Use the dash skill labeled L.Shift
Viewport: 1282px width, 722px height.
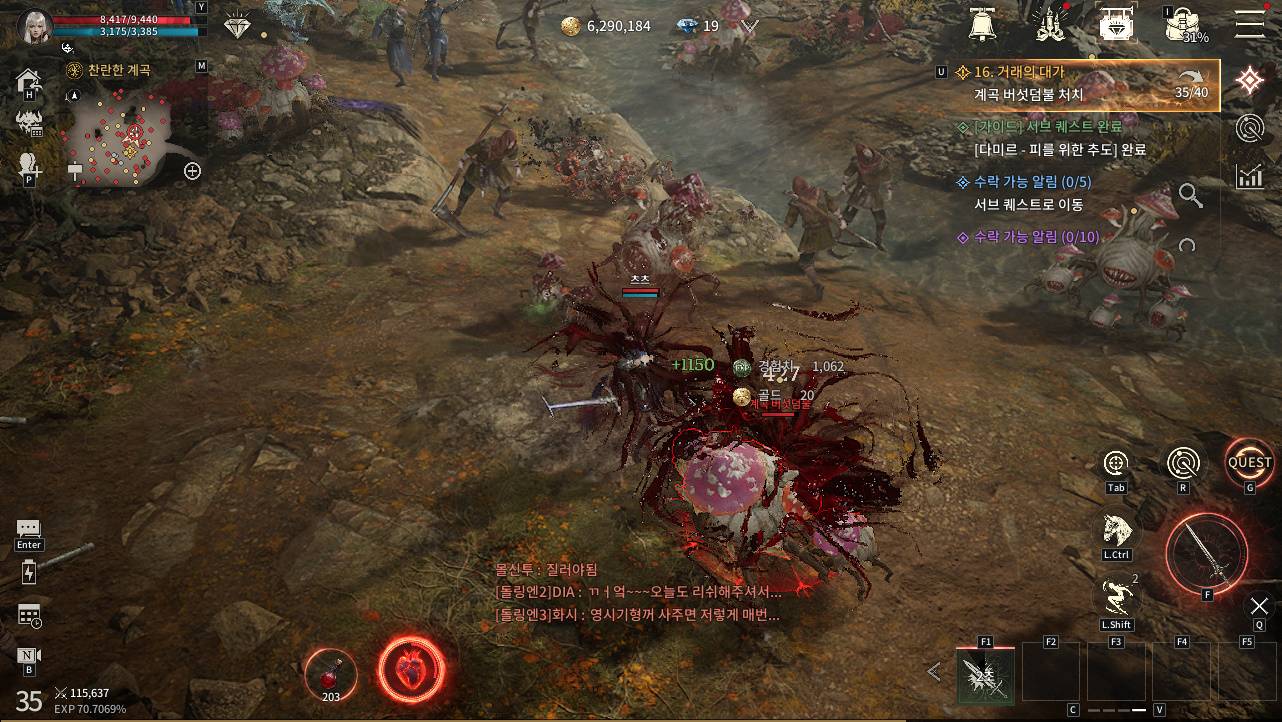(x=1116, y=598)
